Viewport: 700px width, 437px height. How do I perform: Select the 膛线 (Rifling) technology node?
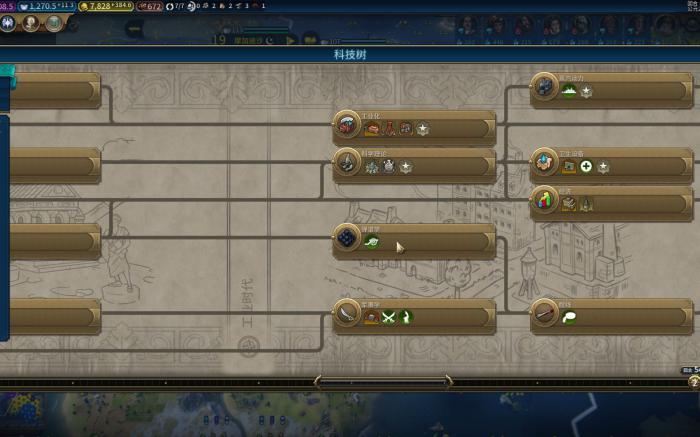pyautogui.click(x=611, y=315)
